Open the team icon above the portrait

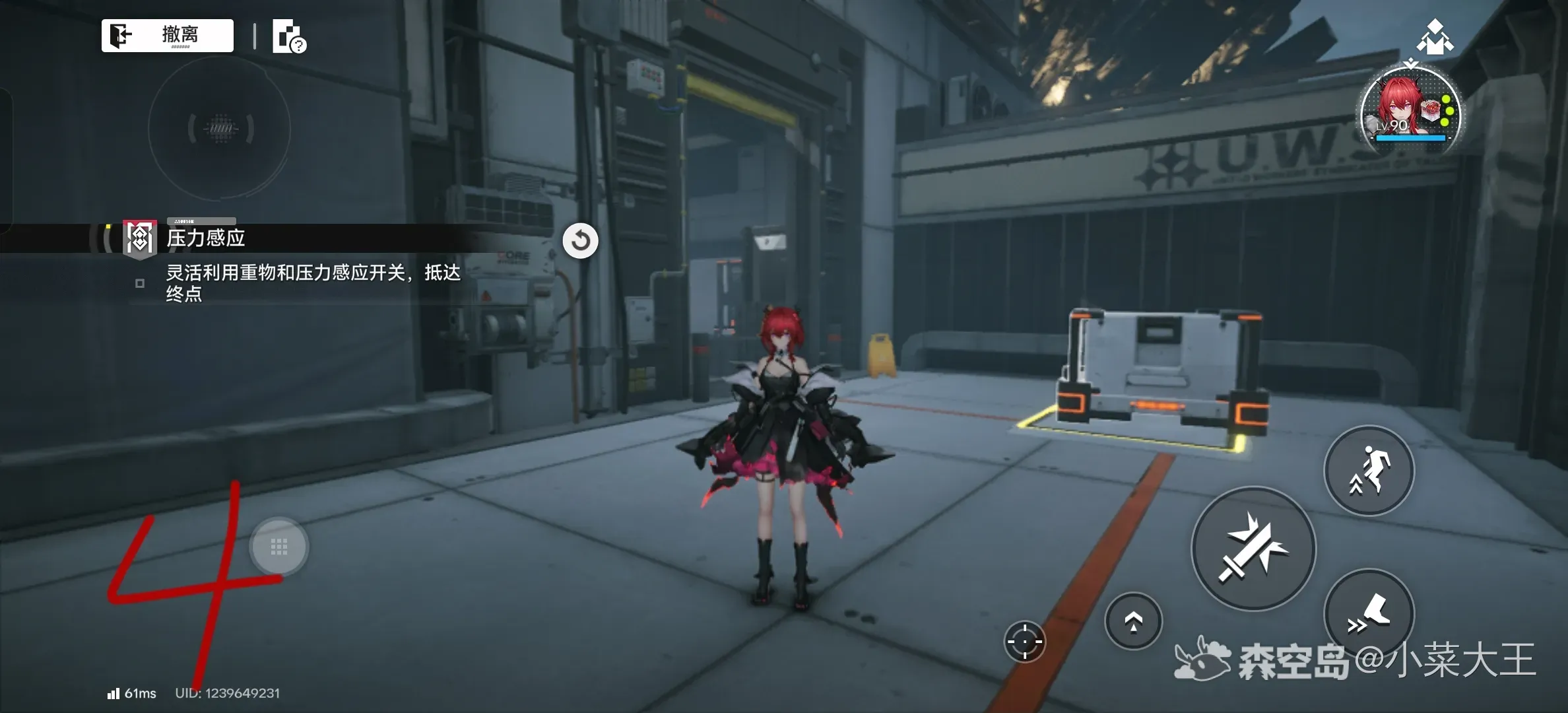click(1435, 37)
